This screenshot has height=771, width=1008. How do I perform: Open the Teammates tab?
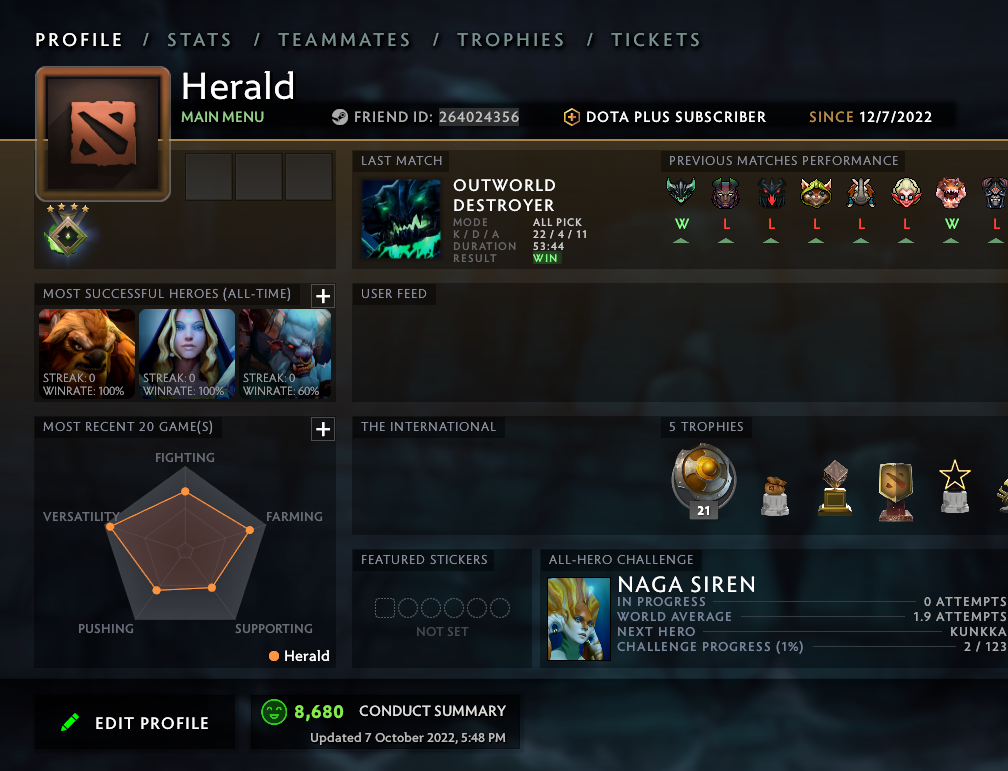point(344,40)
